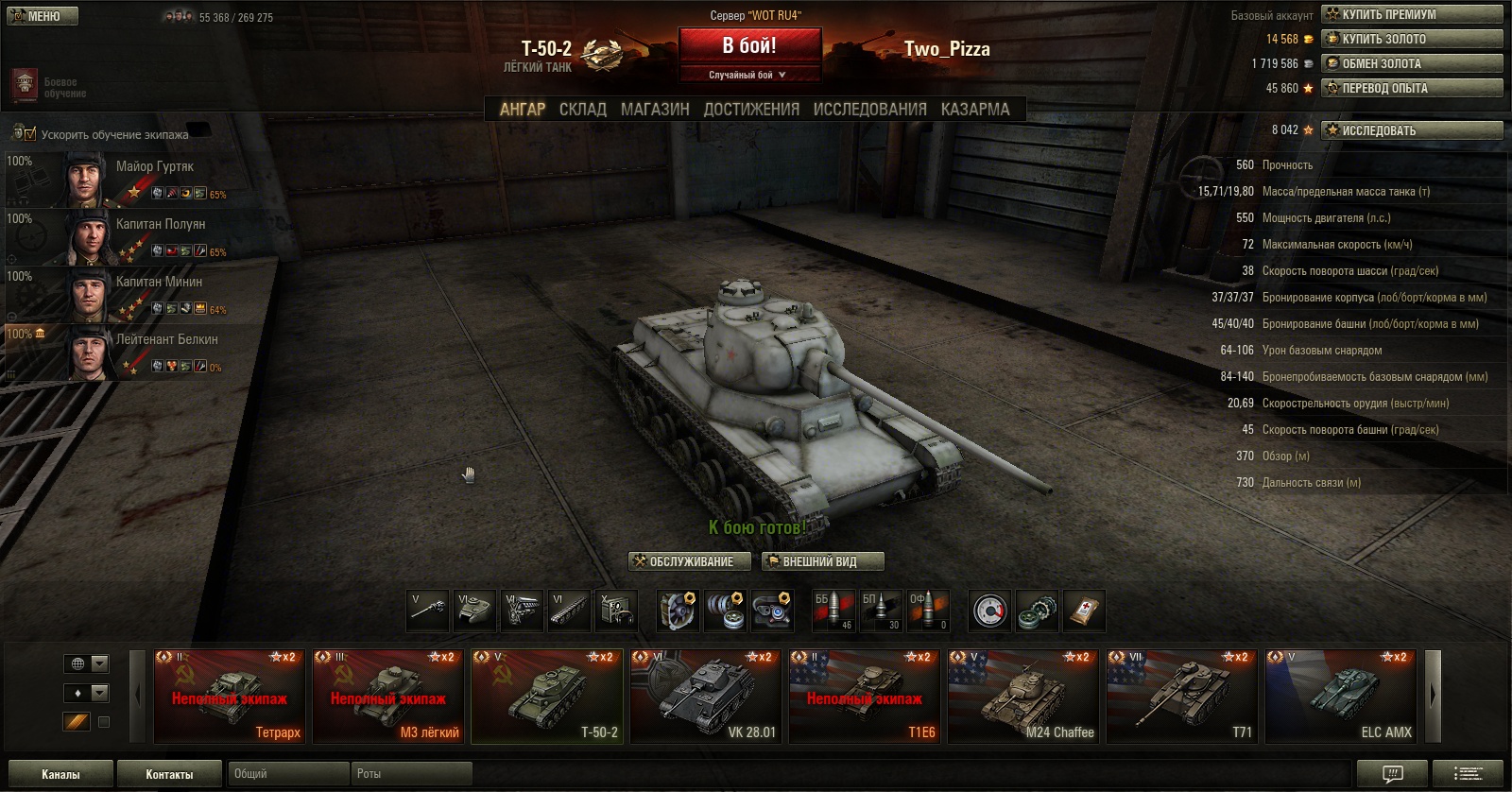Image resolution: width=1512 pixels, height=792 pixels.
Task: Open the Казарма tab
Action: click(975, 109)
